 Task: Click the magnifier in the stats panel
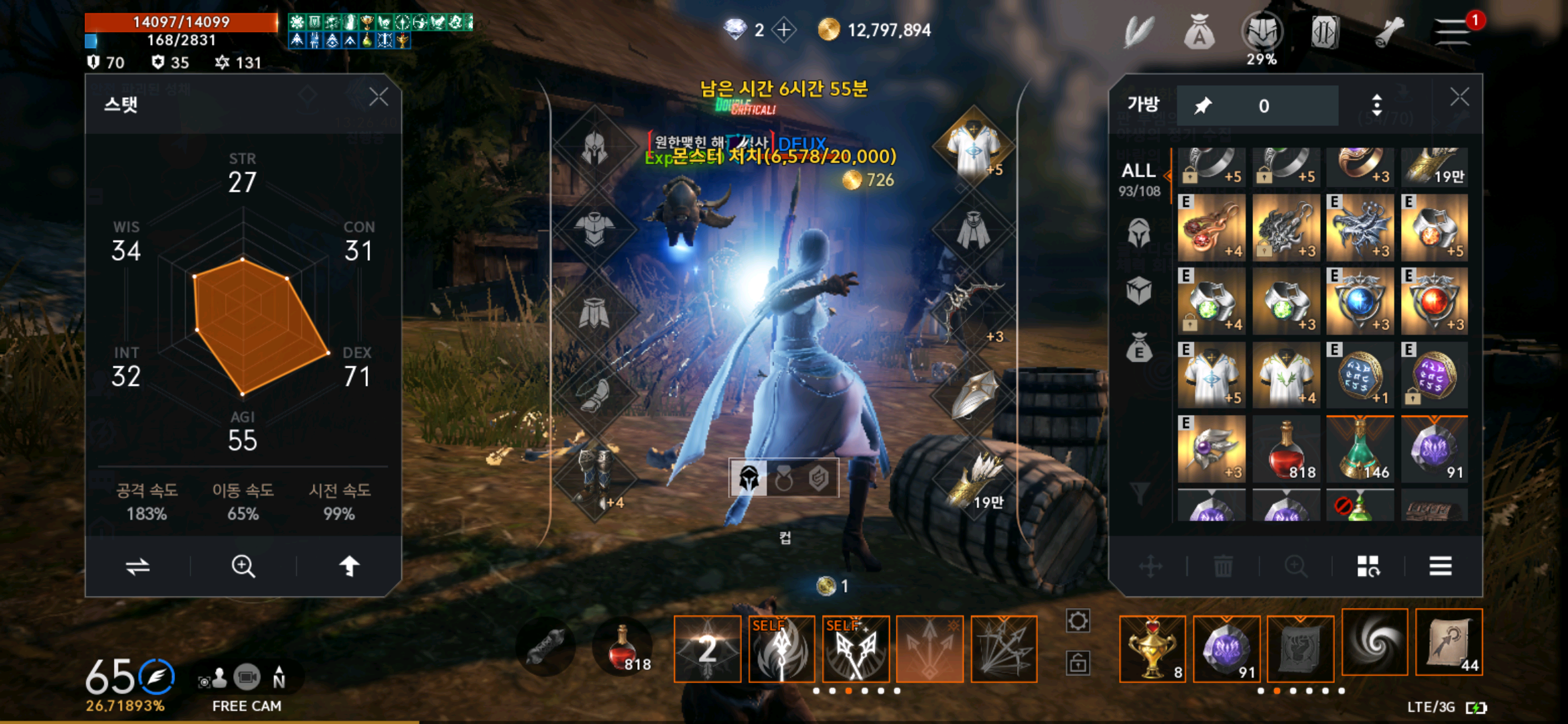click(x=243, y=566)
